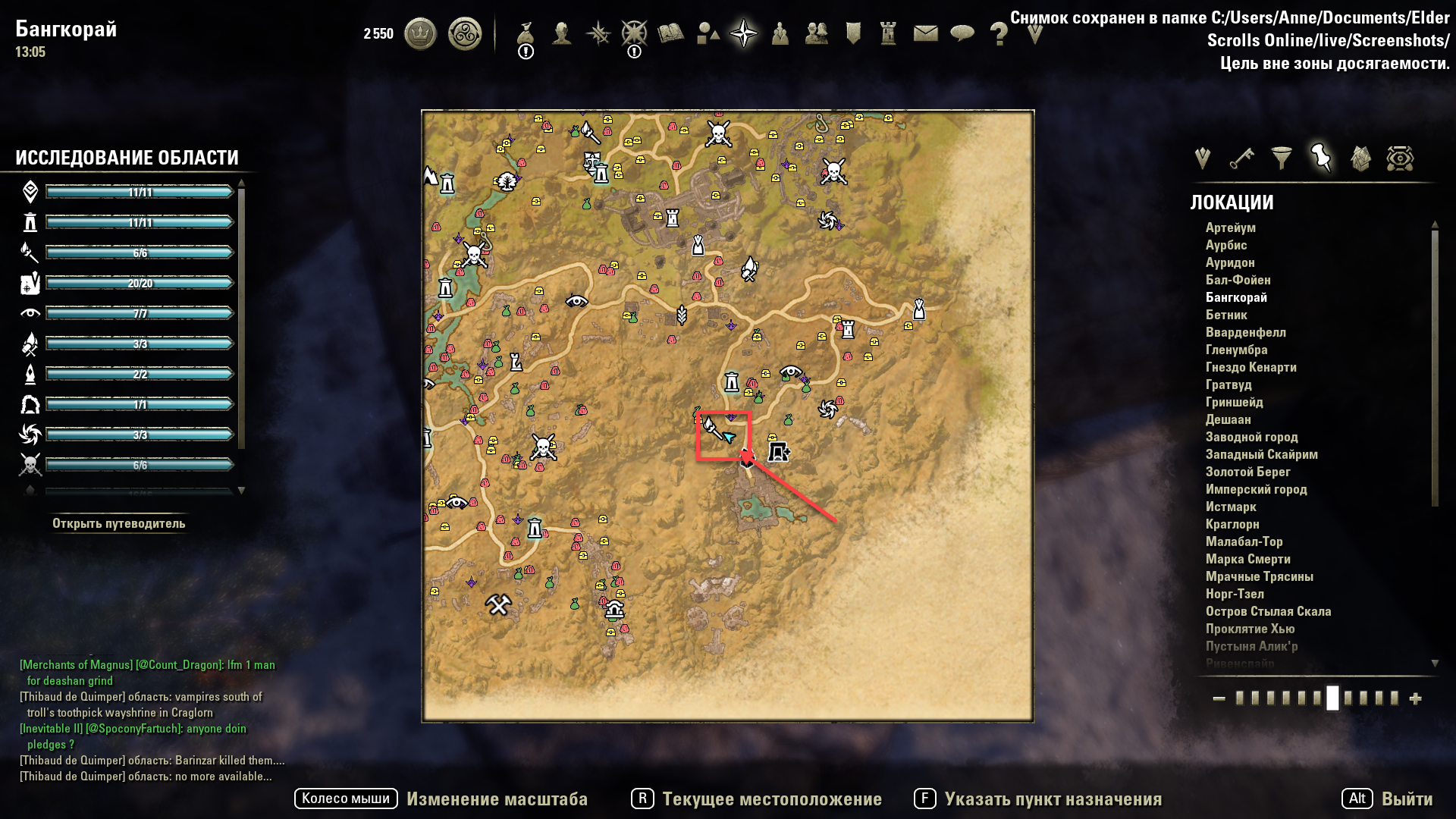
Task: Click Выйти at the bottom right
Action: [1407, 799]
